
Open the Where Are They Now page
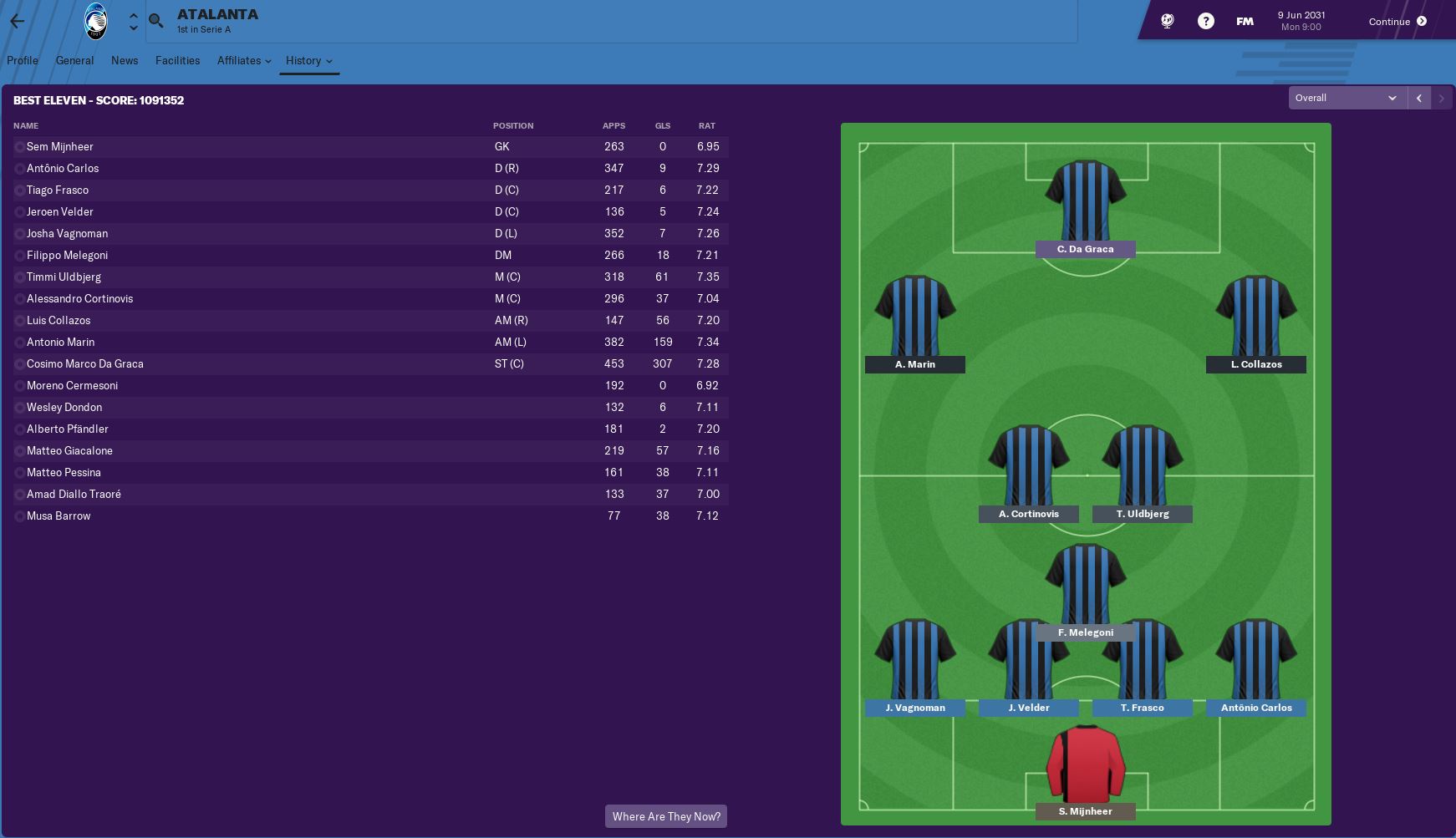665,816
